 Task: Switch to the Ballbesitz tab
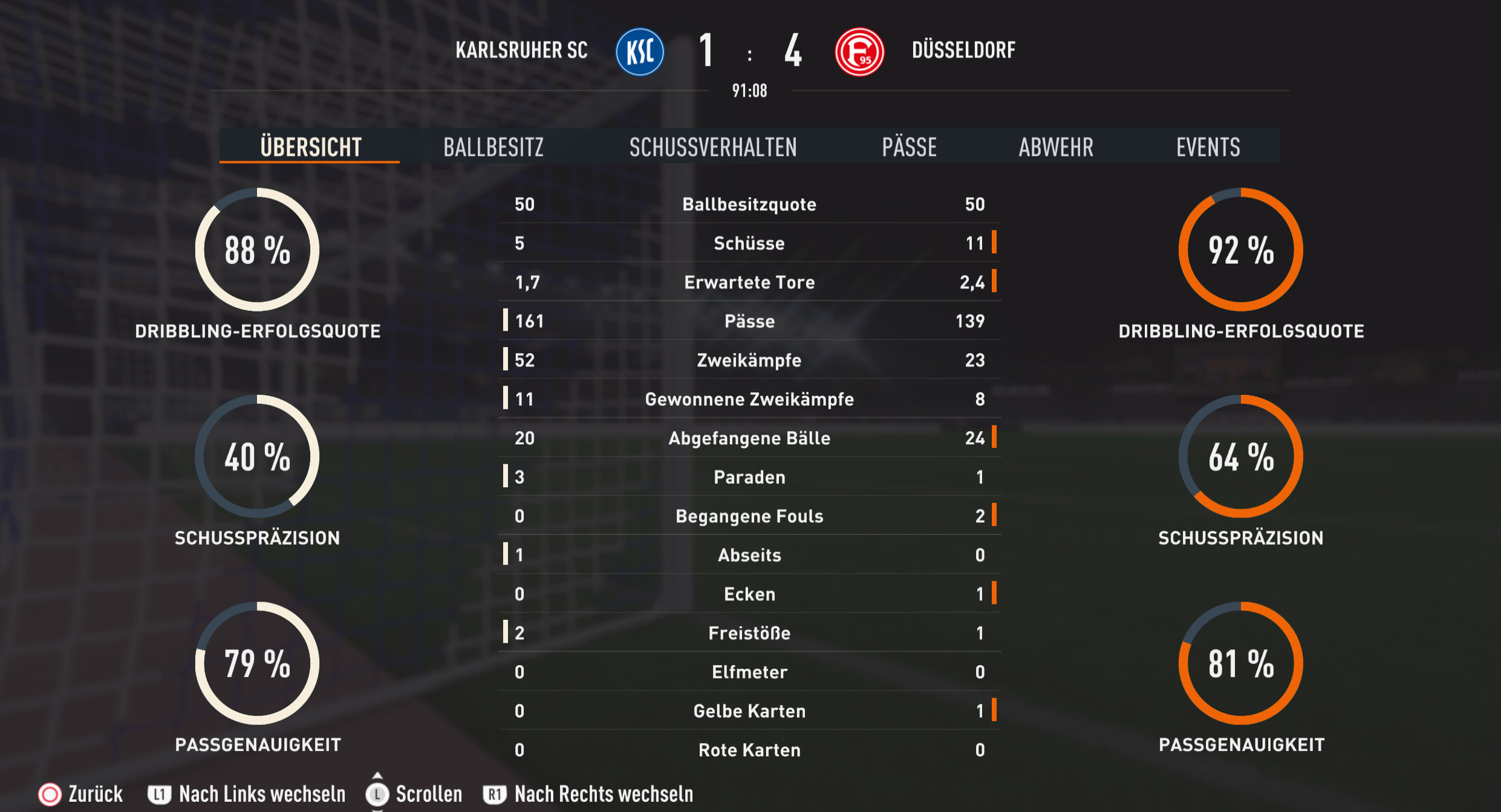(493, 147)
